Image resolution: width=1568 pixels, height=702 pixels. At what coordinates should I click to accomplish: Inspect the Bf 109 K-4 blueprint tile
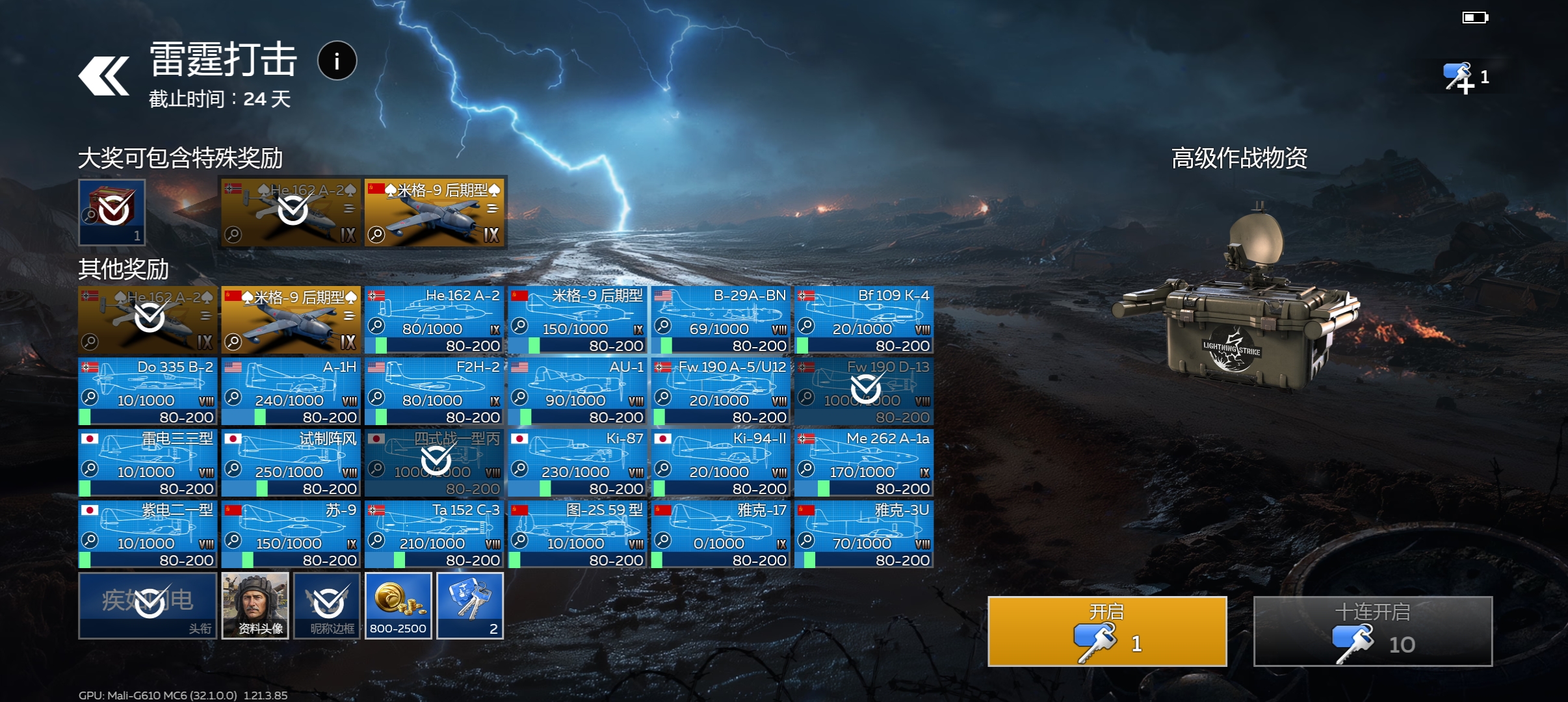tap(864, 320)
